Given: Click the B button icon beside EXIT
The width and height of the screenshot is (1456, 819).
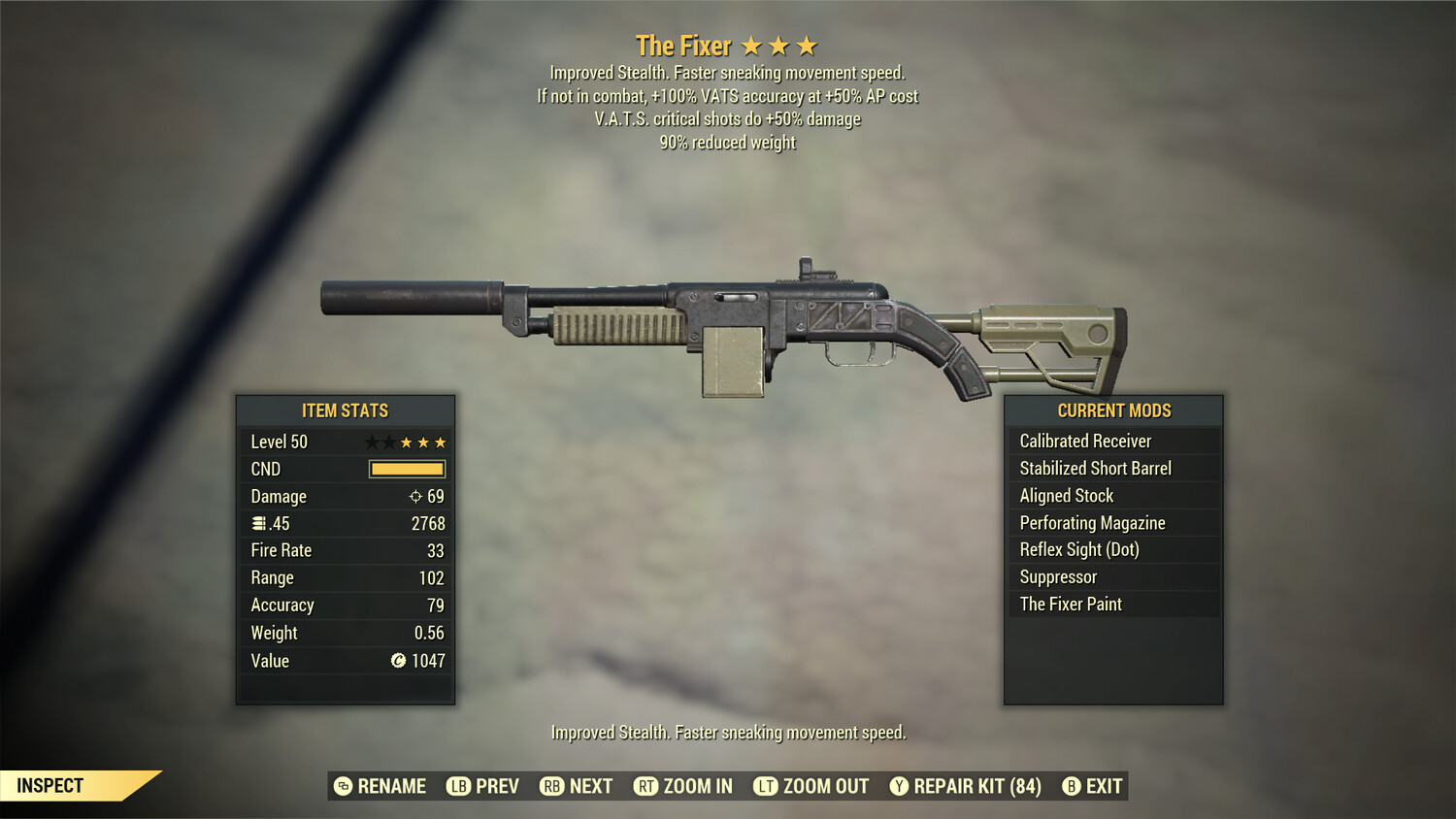Looking at the screenshot, I should (x=1072, y=786).
